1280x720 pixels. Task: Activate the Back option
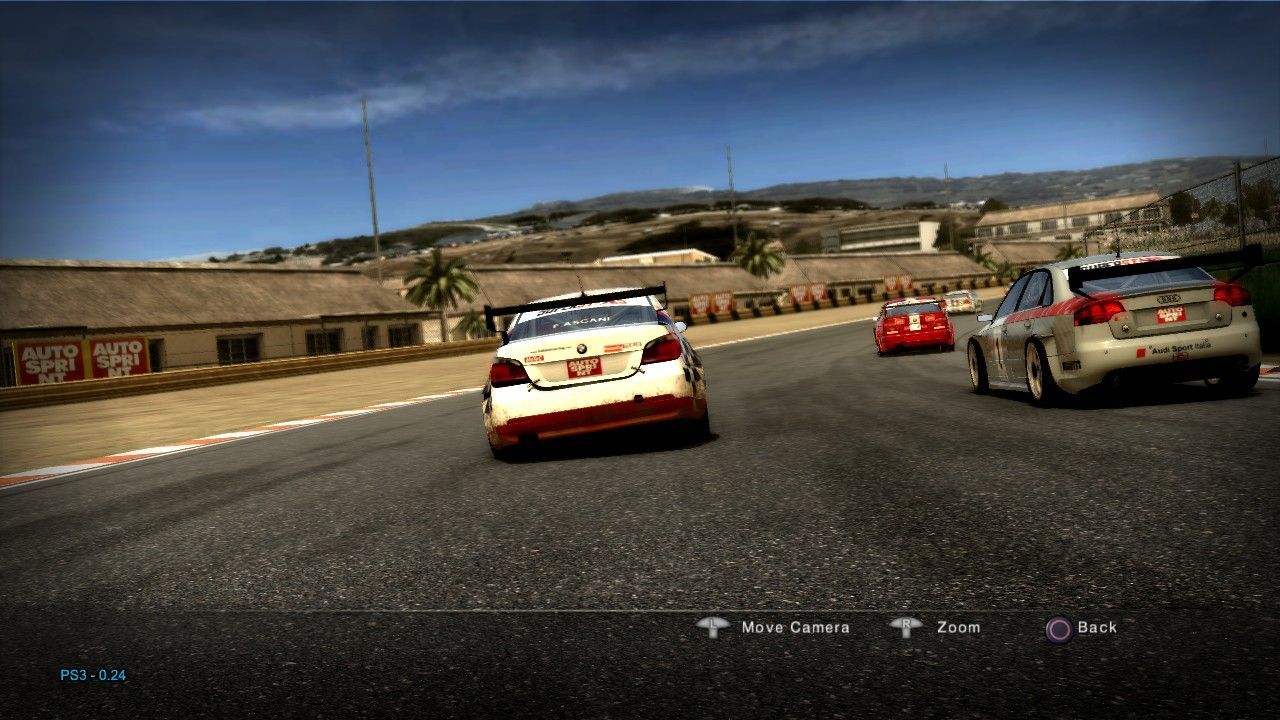(x=1096, y=627)
